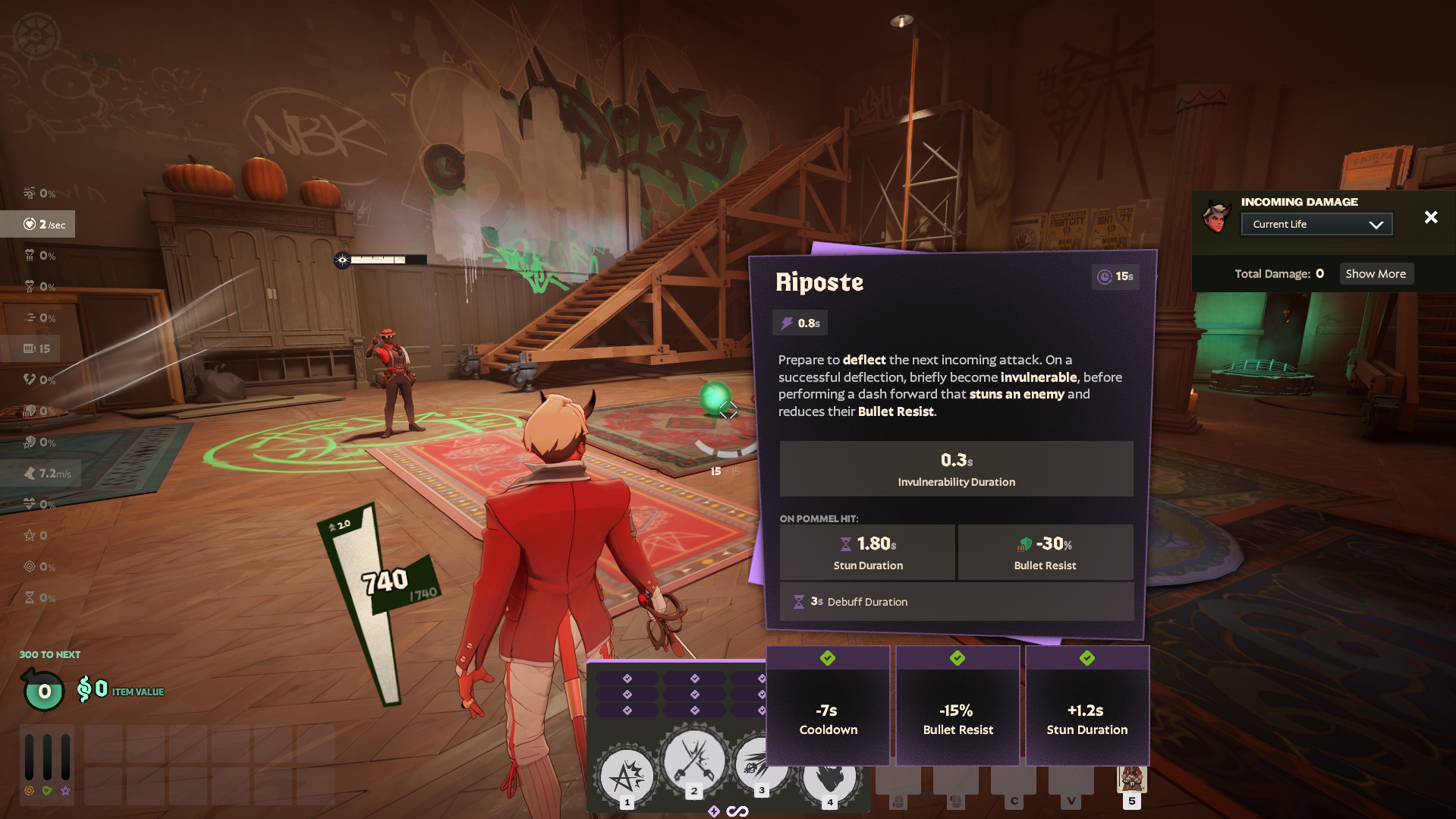
Task: Enable the +1.2s Stun Duration upgrade check
Action: pos(1086,658)
